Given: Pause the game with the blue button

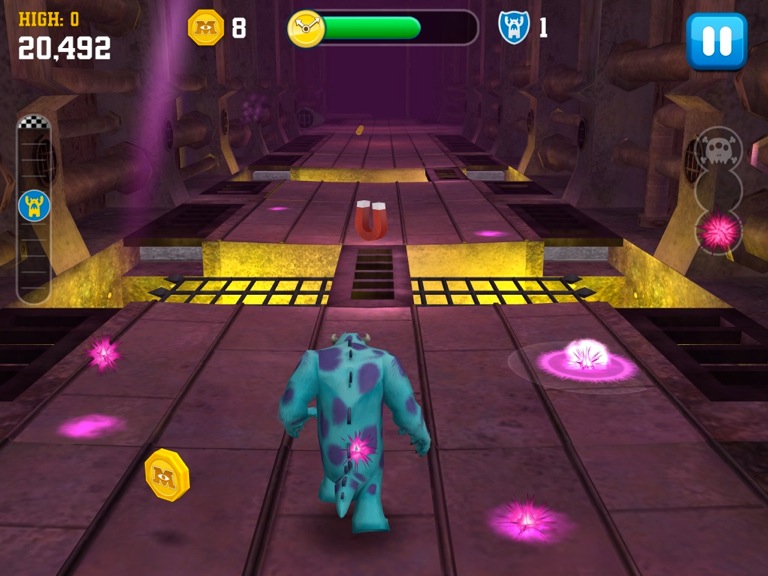Looking at the screenshot, I should coord(716,41).
